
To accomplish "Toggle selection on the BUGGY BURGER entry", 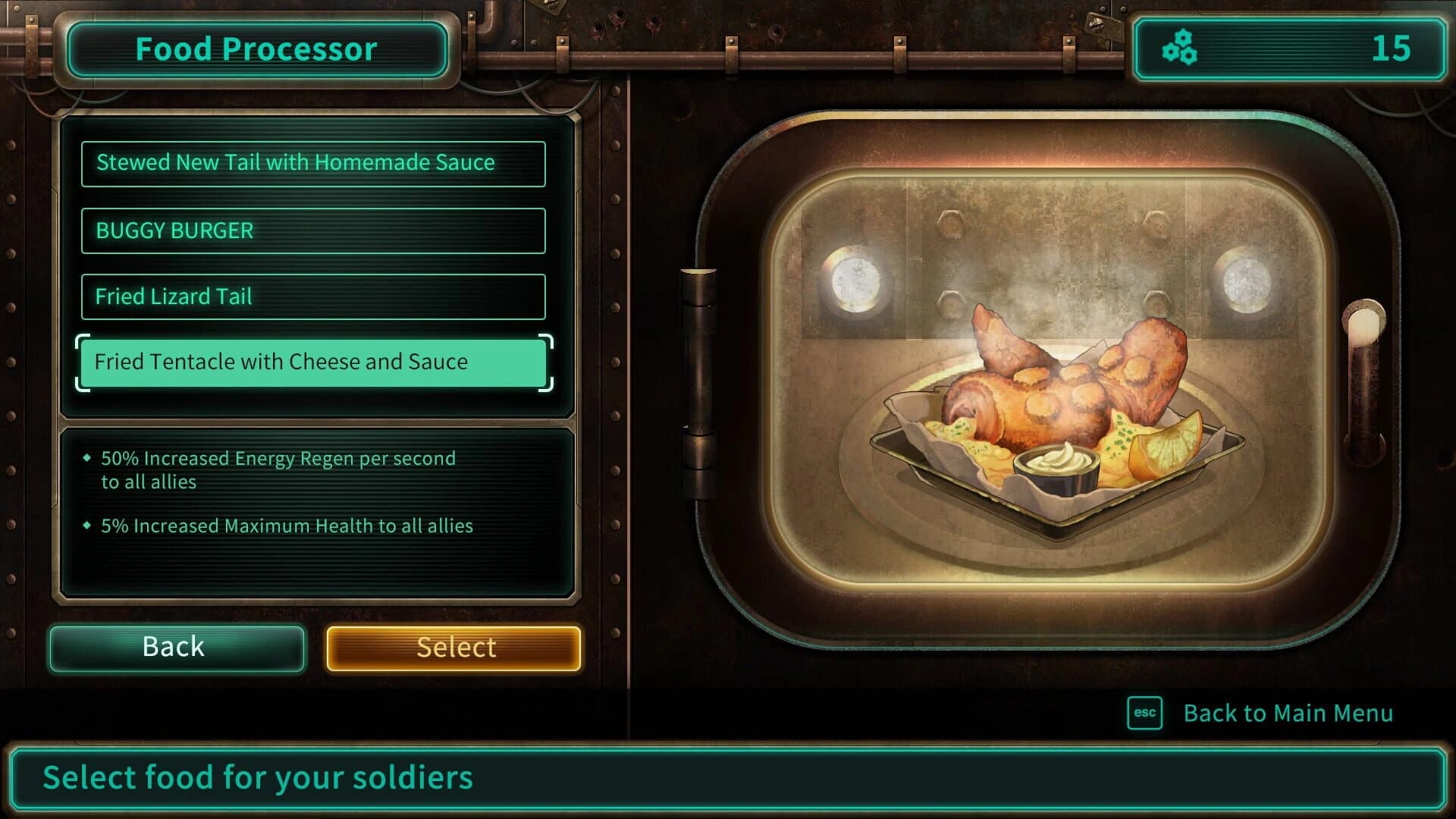I will 313,231.
